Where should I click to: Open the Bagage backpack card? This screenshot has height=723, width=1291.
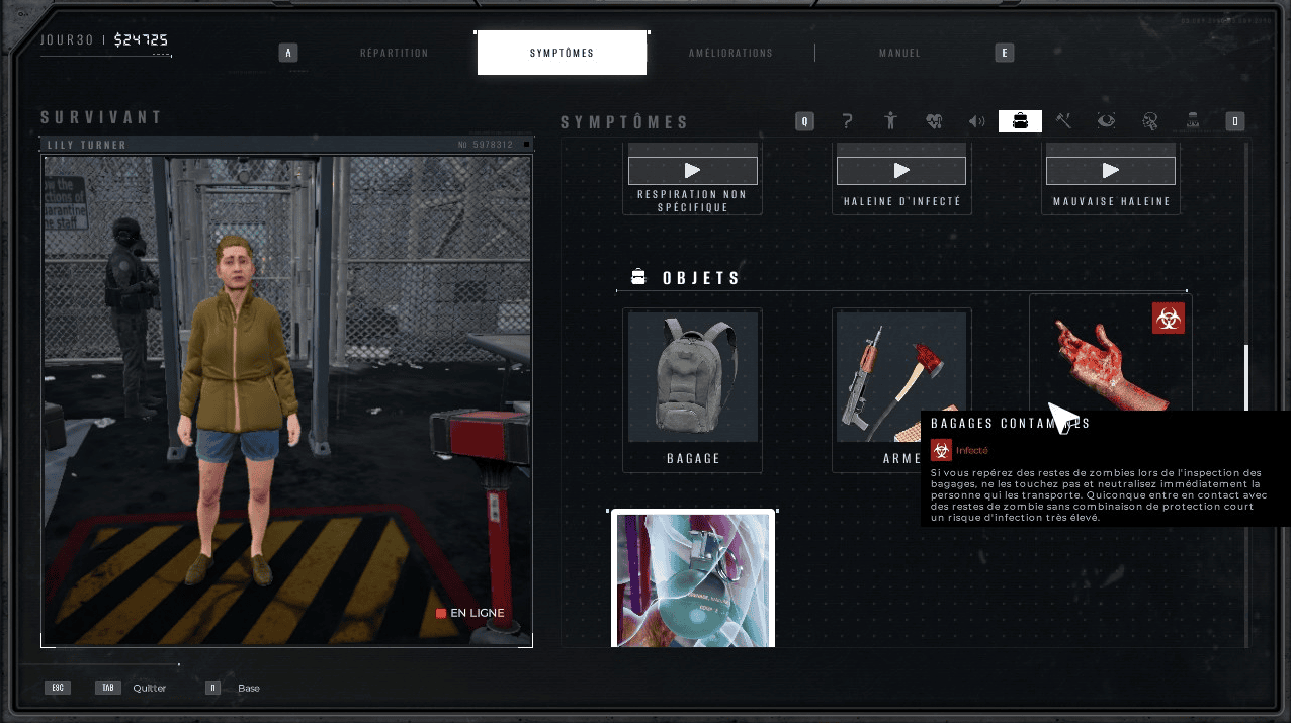click(x=692, y=385)
